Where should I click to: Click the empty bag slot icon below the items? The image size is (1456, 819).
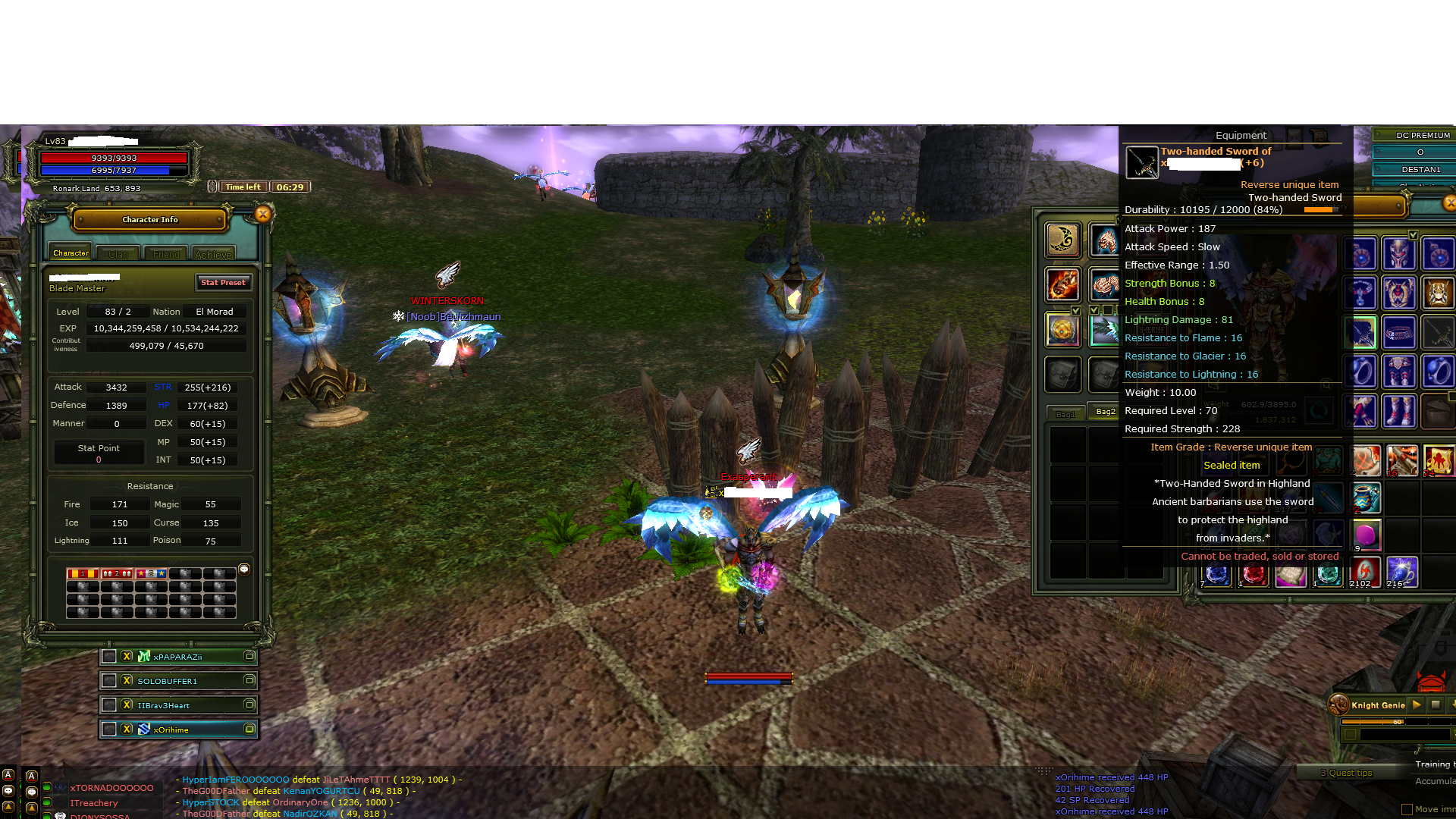1062,374
